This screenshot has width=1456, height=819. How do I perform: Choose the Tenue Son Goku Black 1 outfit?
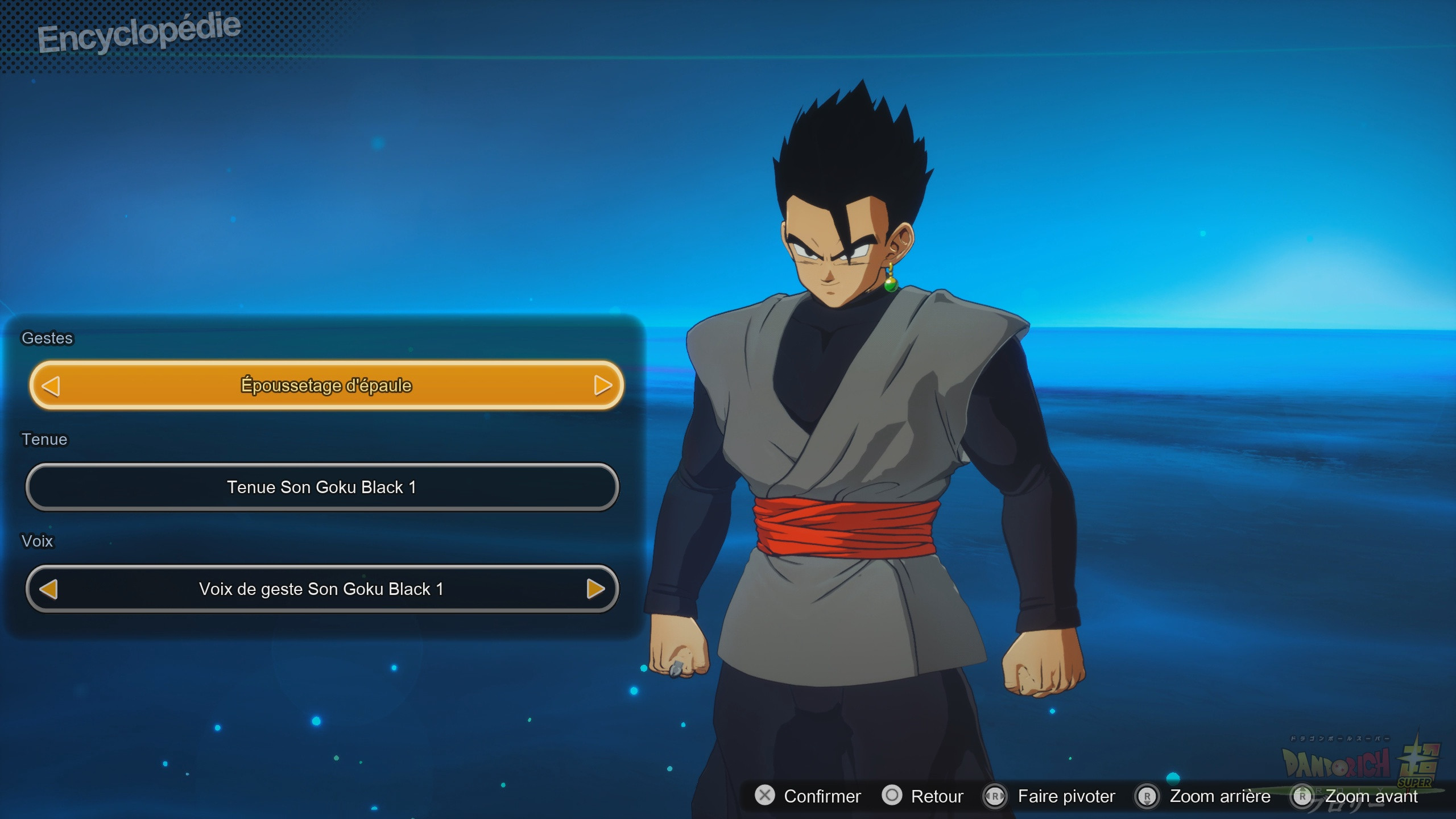(322, 487)
